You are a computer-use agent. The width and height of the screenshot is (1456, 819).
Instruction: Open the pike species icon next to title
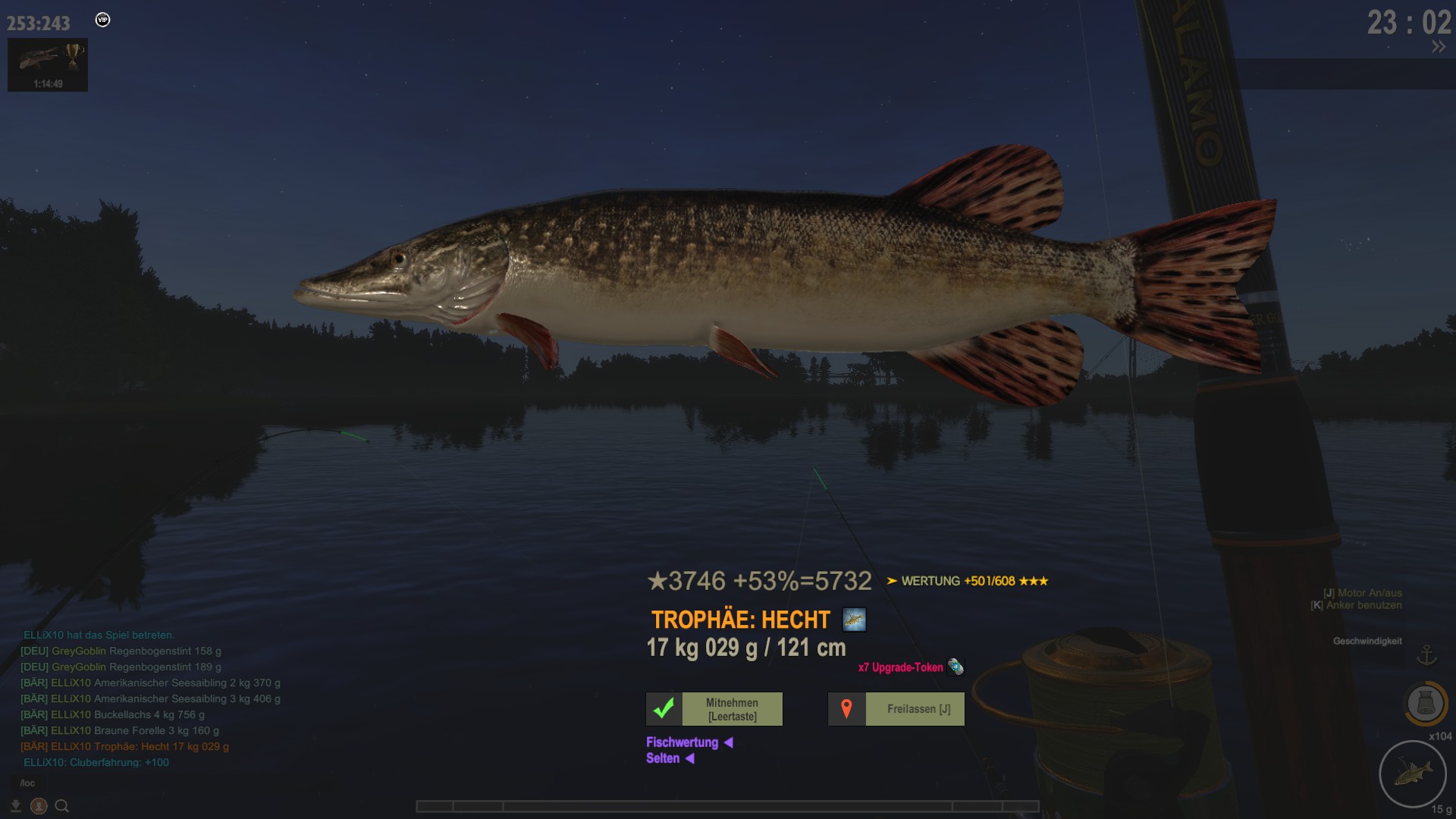click(x=854, y=620)
